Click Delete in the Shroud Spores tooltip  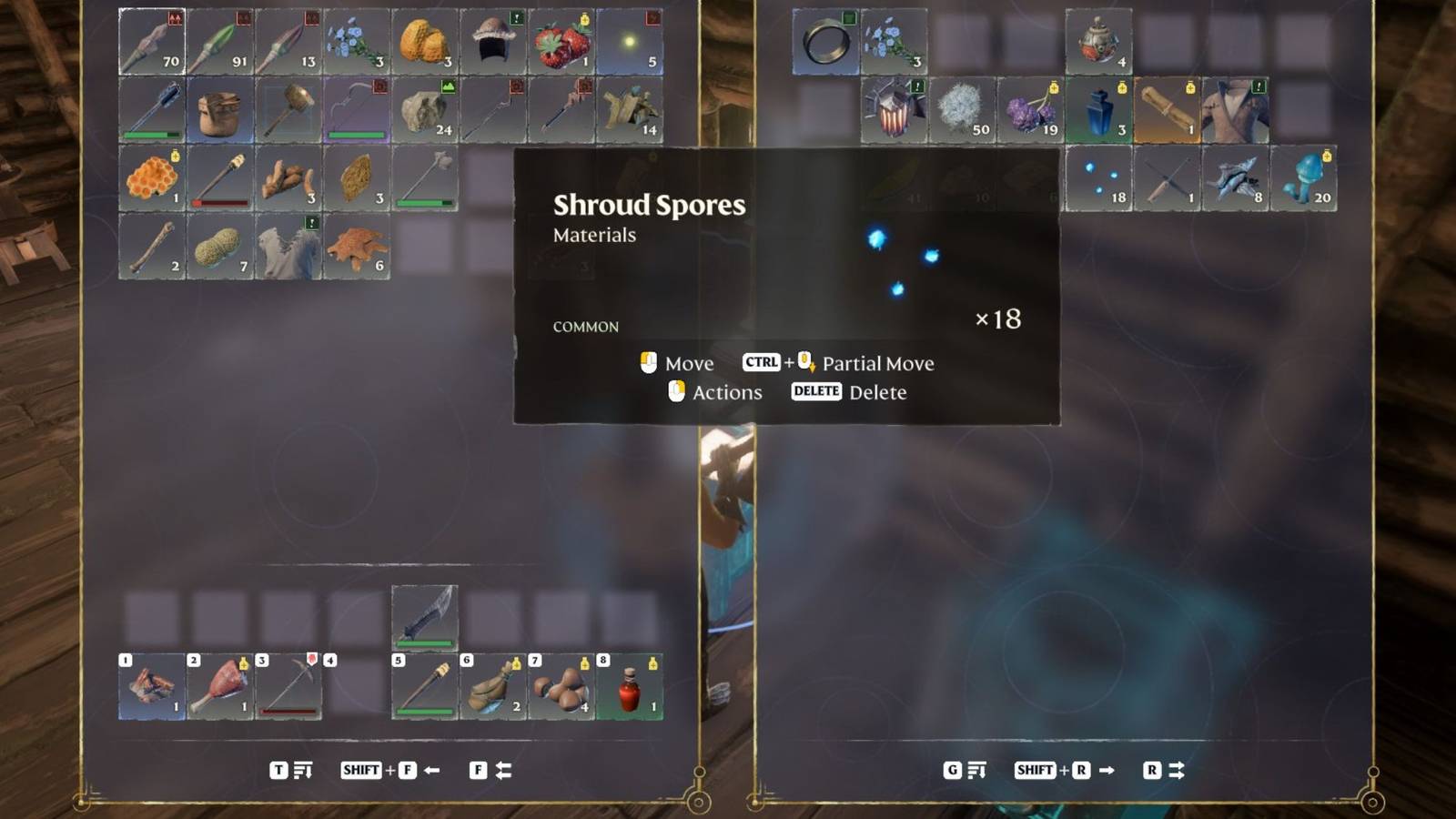click(x=876, y=391)
